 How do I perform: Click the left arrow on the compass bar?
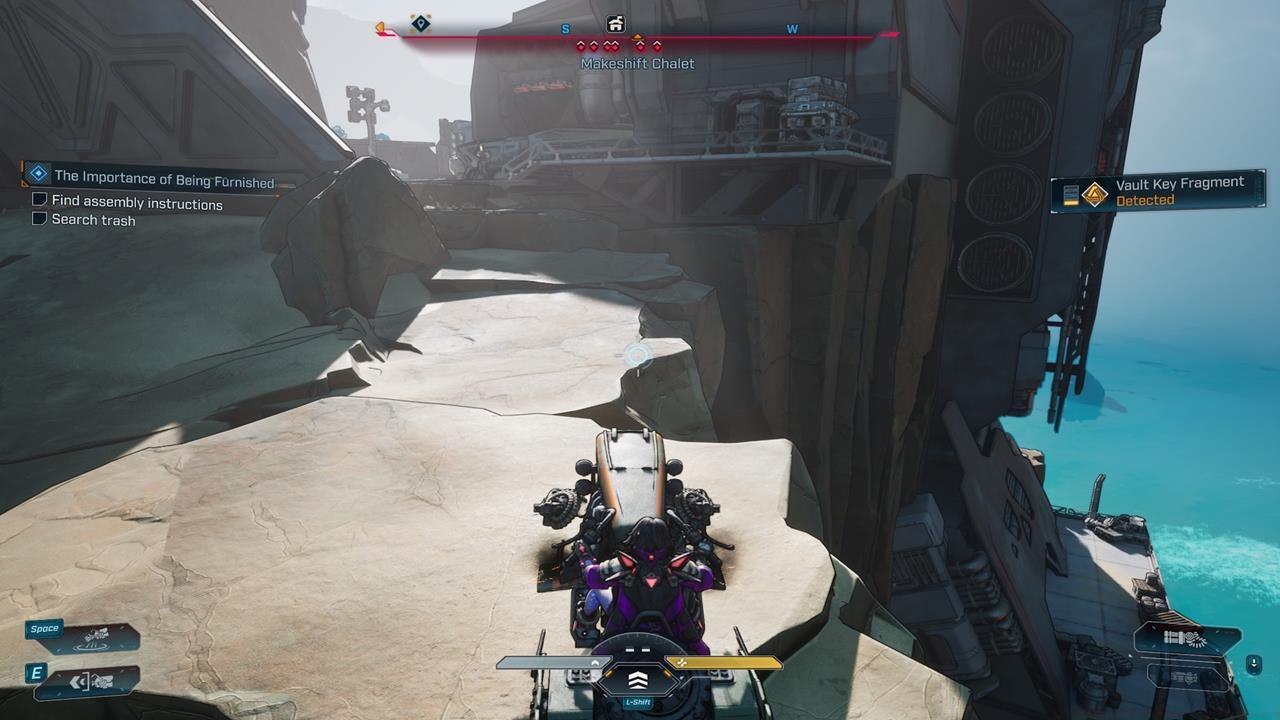(x=382, y=30)
